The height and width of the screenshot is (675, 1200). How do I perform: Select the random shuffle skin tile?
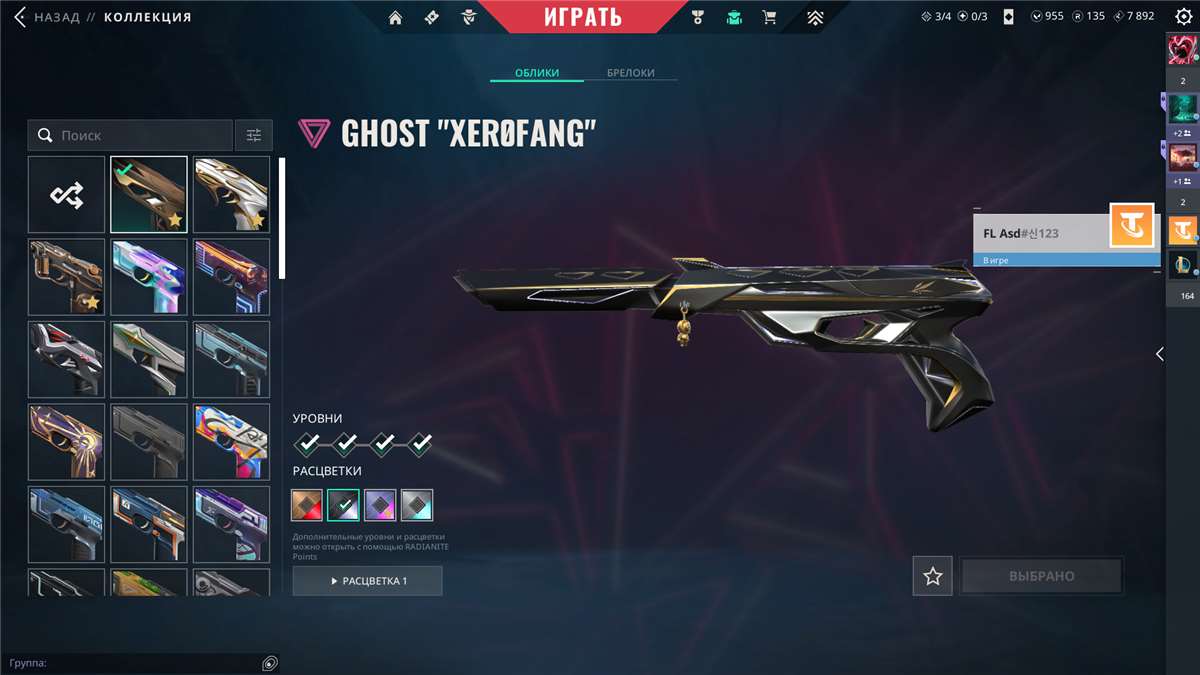pos(66,195)
